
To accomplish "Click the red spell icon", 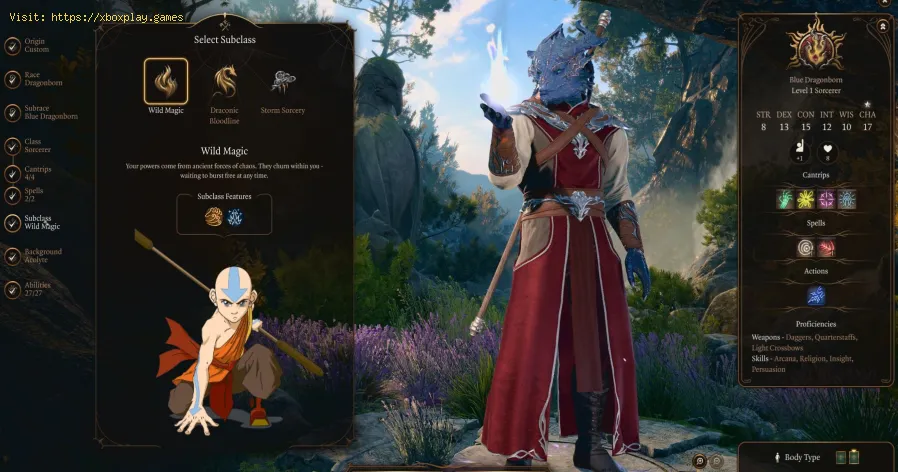I will tap(827, 247).
